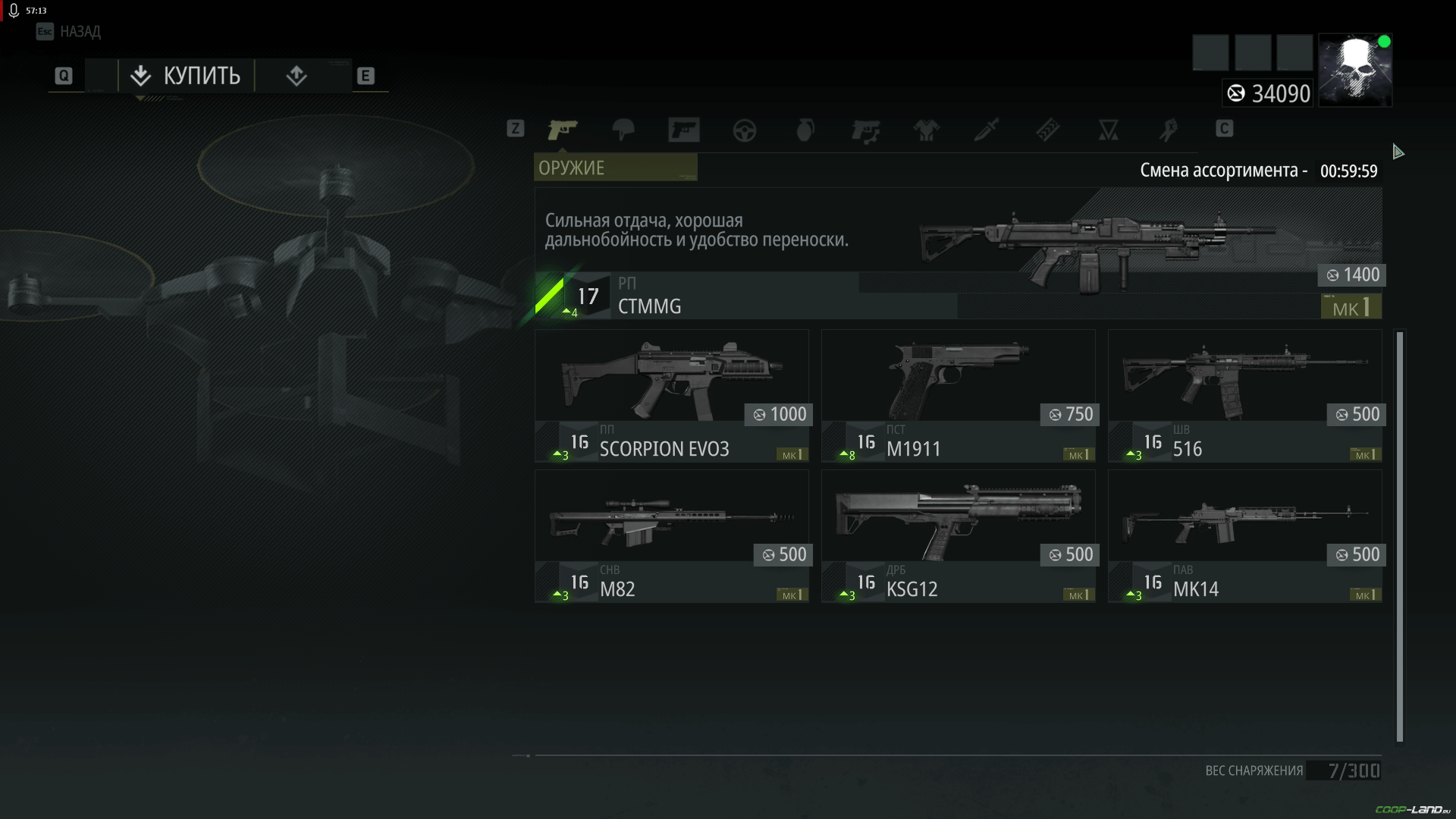Screen dimensions: 1456x819
Task: Show the steering wheel vehicles category
Action: click(x=744, y=130)
